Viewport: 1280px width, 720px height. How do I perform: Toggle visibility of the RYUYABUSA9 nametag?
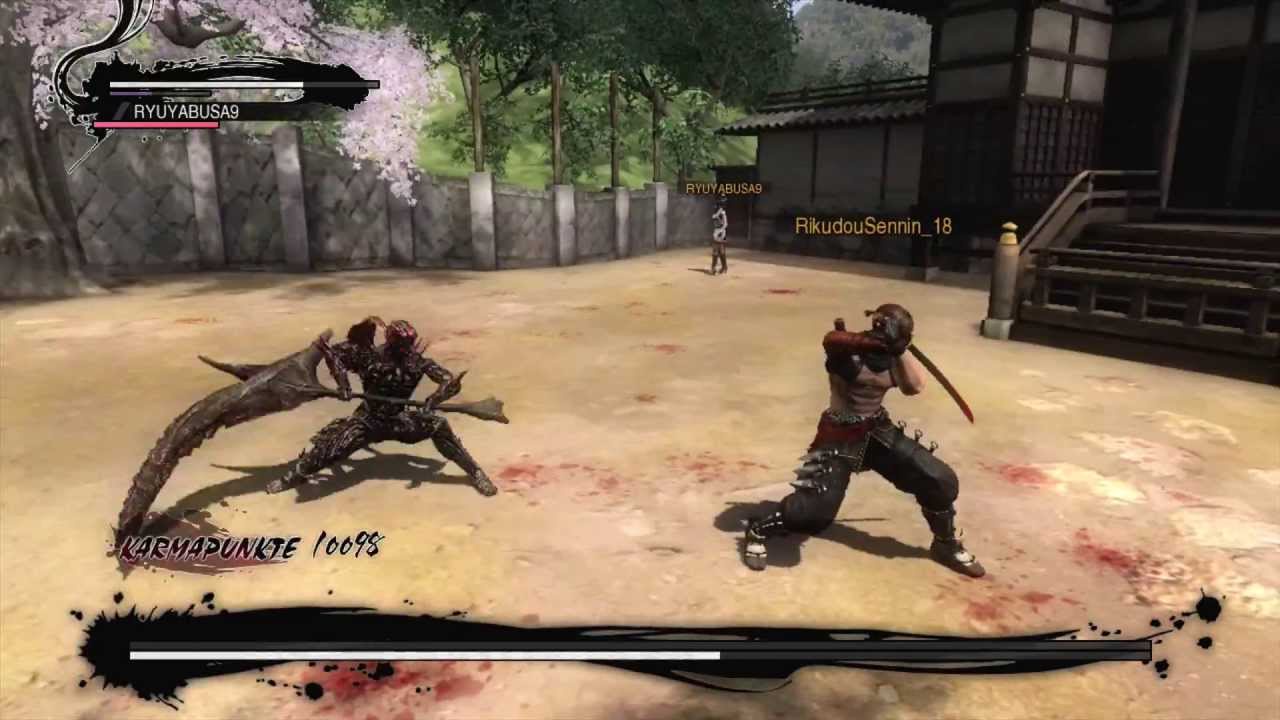click(x=723, y=188)
